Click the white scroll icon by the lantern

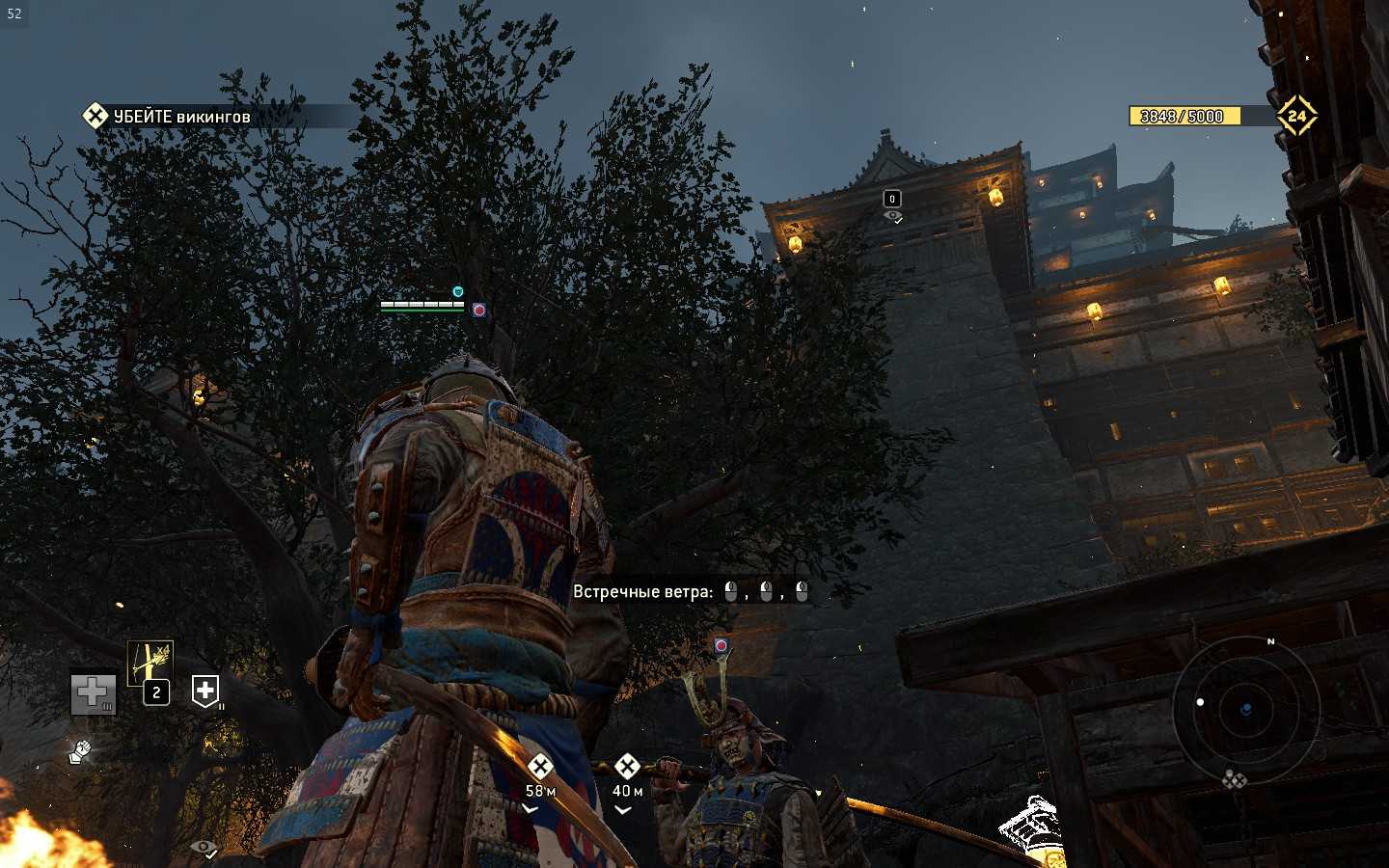pyautogui.click(x=1030, y=826)
